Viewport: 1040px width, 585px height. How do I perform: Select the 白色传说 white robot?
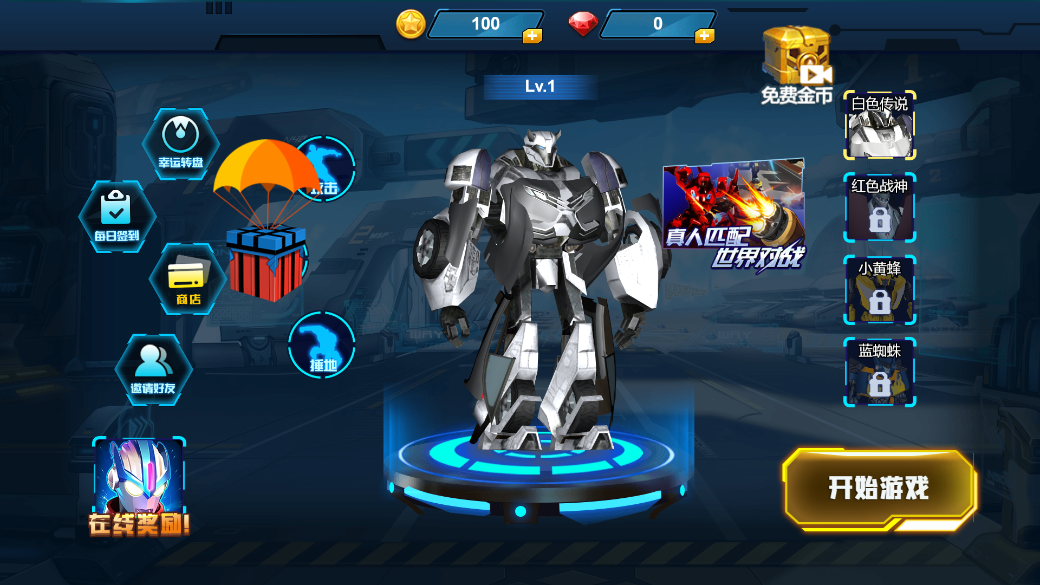[879, 126]
